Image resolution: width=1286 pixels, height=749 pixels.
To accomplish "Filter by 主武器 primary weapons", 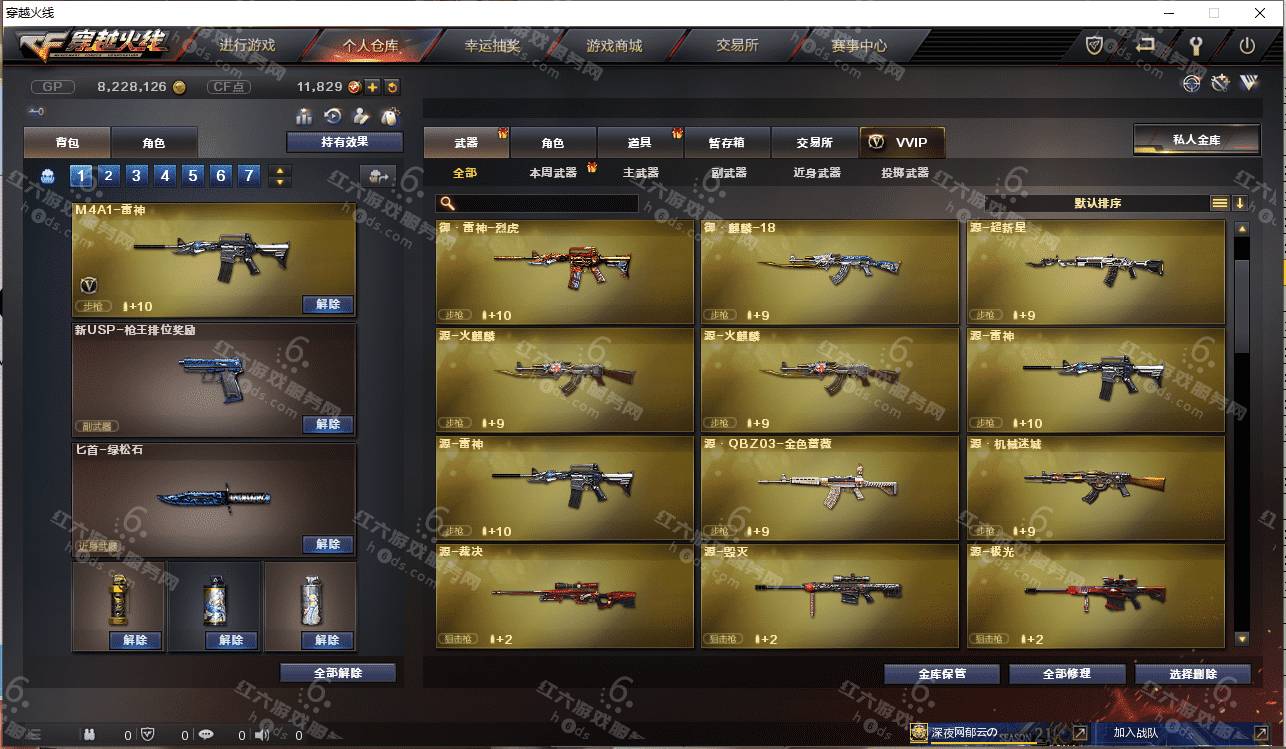I will (640, 173).
